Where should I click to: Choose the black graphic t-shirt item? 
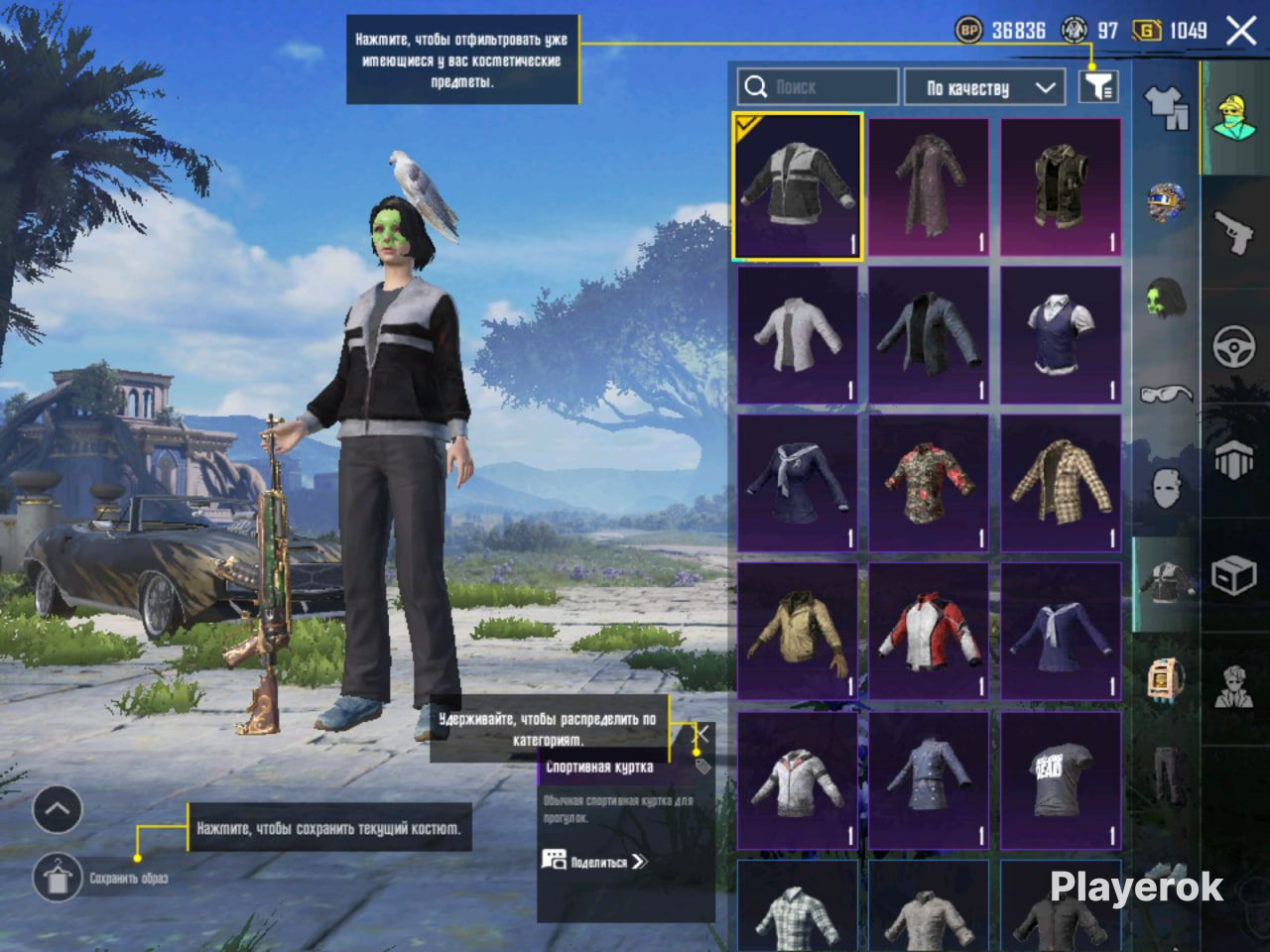pos(1061,779)
